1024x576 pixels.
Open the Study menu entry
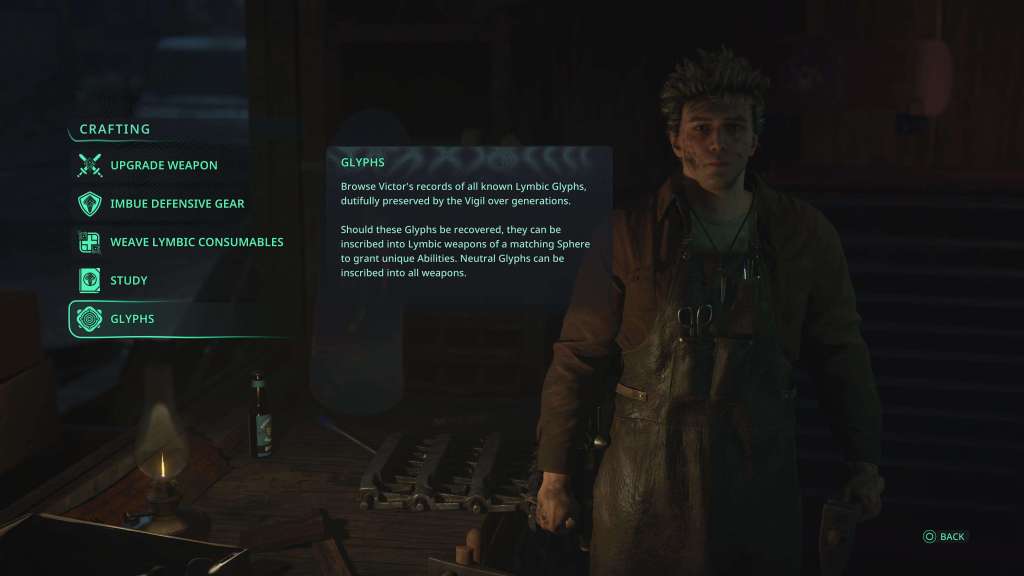coord(128,281)
